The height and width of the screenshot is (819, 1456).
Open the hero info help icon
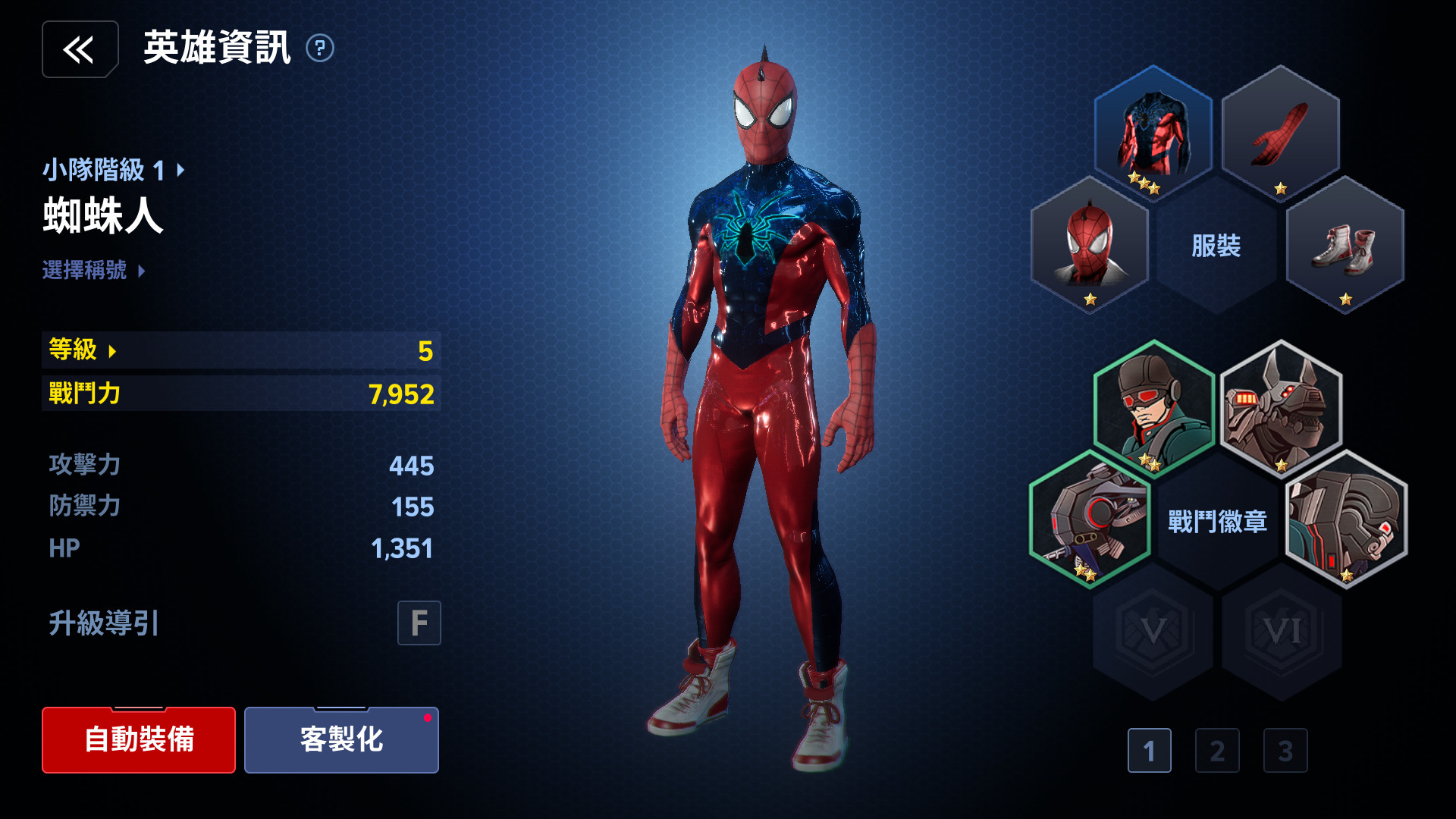pos(320,49)
